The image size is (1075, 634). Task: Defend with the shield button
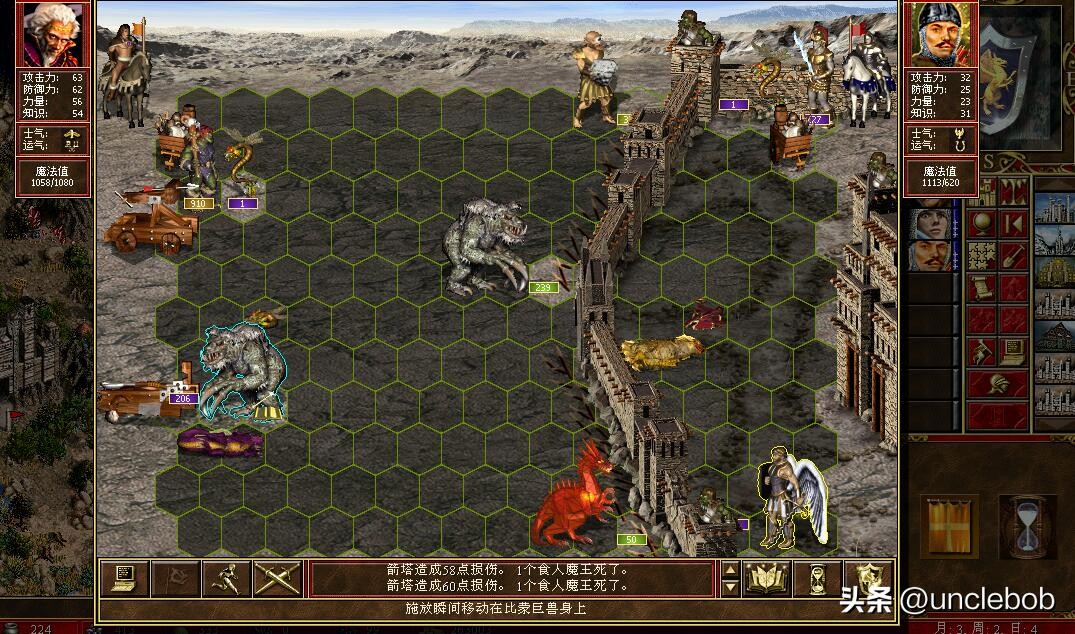869,578
